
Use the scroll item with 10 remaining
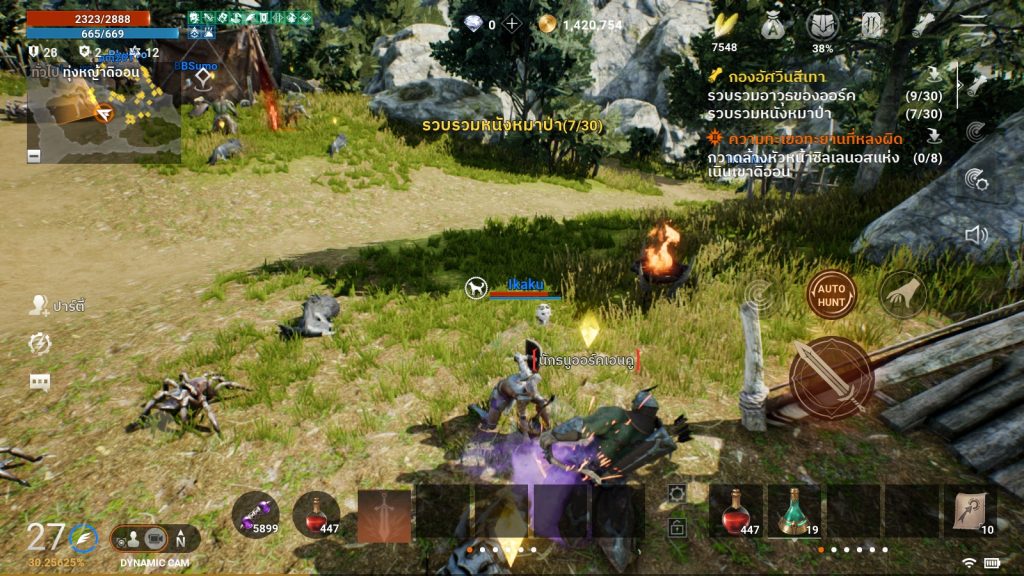point(970,512)
